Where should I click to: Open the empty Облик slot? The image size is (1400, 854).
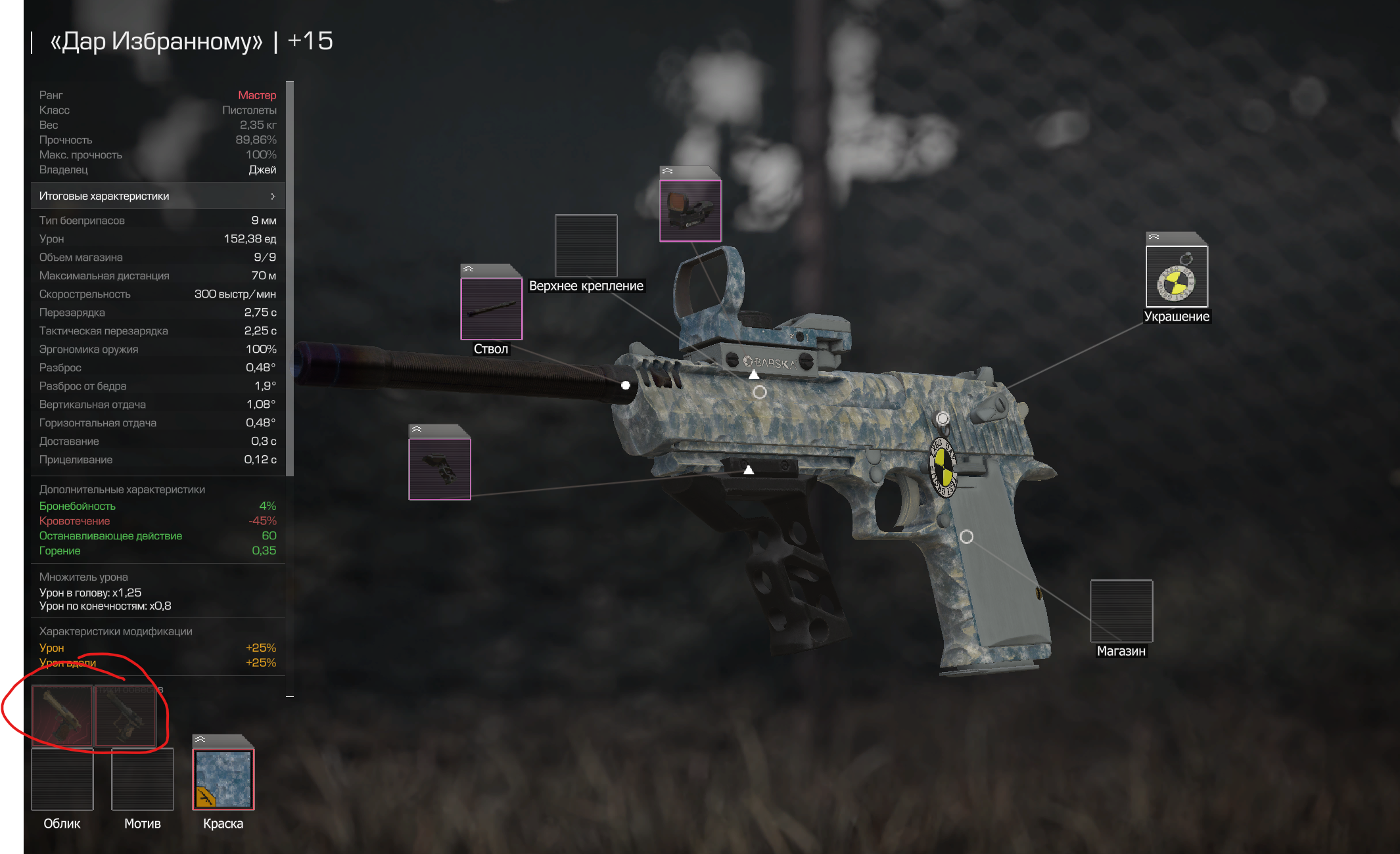pos(62,779)
